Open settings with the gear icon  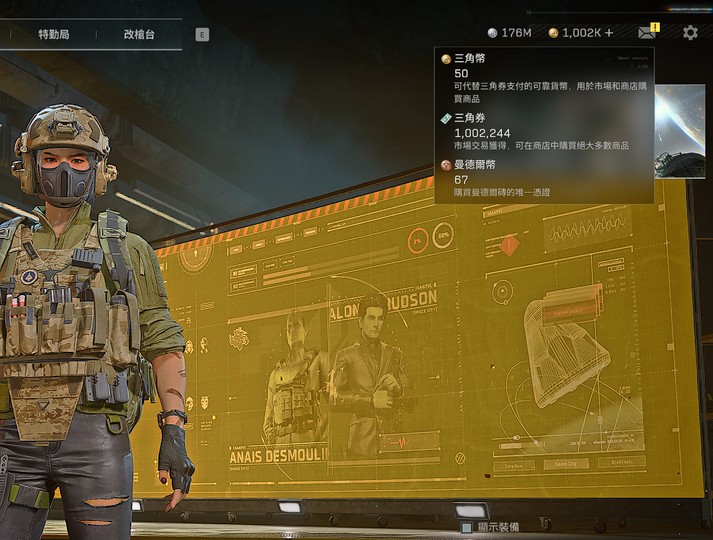[x=690, y=33]
